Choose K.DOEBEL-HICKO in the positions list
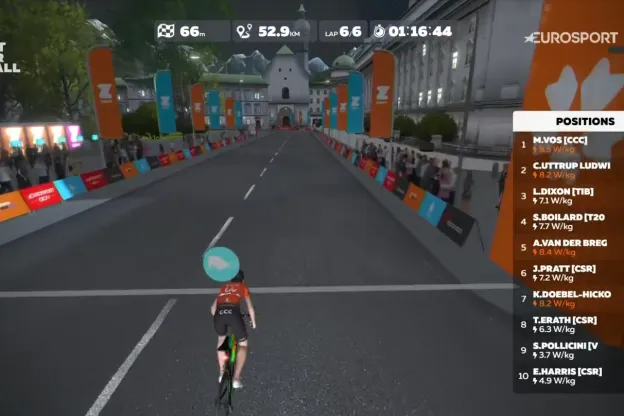This screenshot has height=416, width=624. click(x=568, y=298)
